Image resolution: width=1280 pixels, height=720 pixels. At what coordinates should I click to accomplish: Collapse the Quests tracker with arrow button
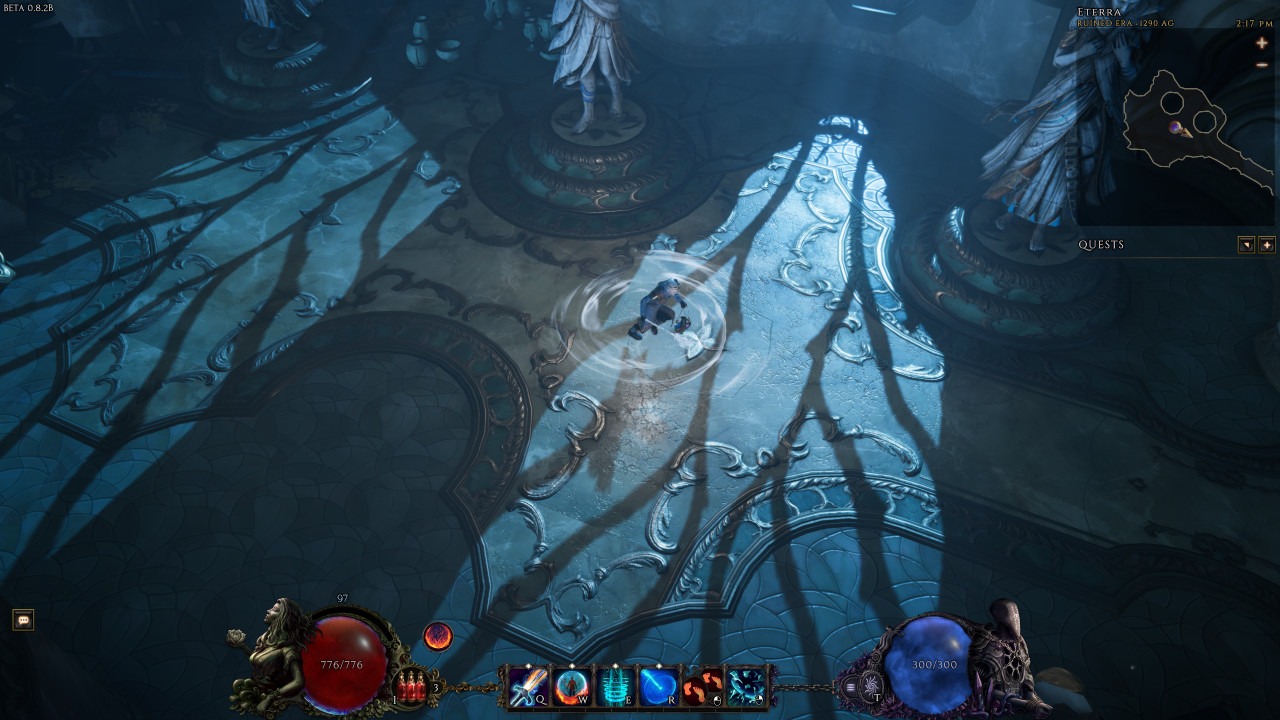(1246, 245)
